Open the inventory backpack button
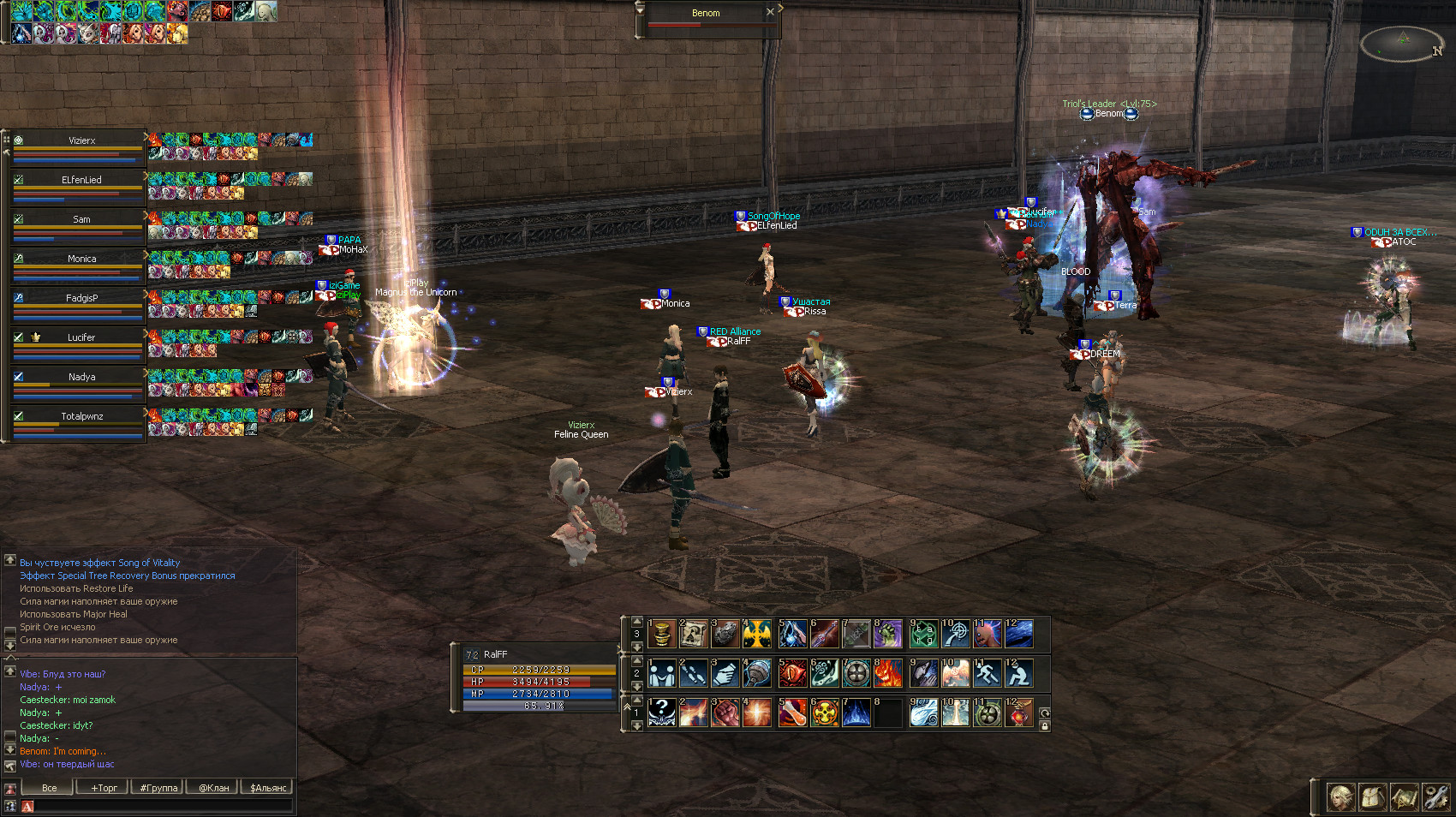 [x=1372, y=797]
